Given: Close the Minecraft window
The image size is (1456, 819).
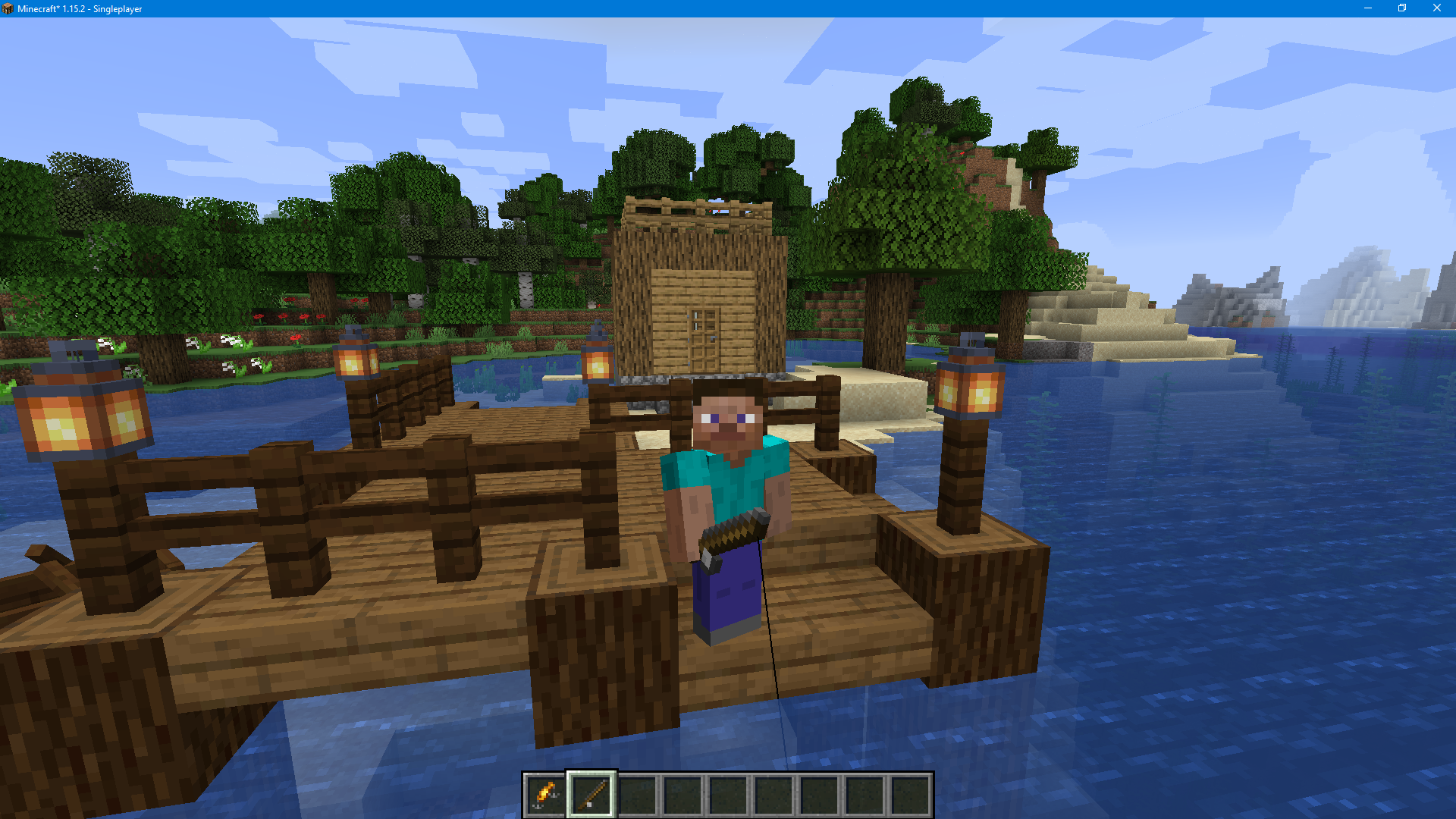Looking at the screenshot, I should click(x=1437, y=8).
